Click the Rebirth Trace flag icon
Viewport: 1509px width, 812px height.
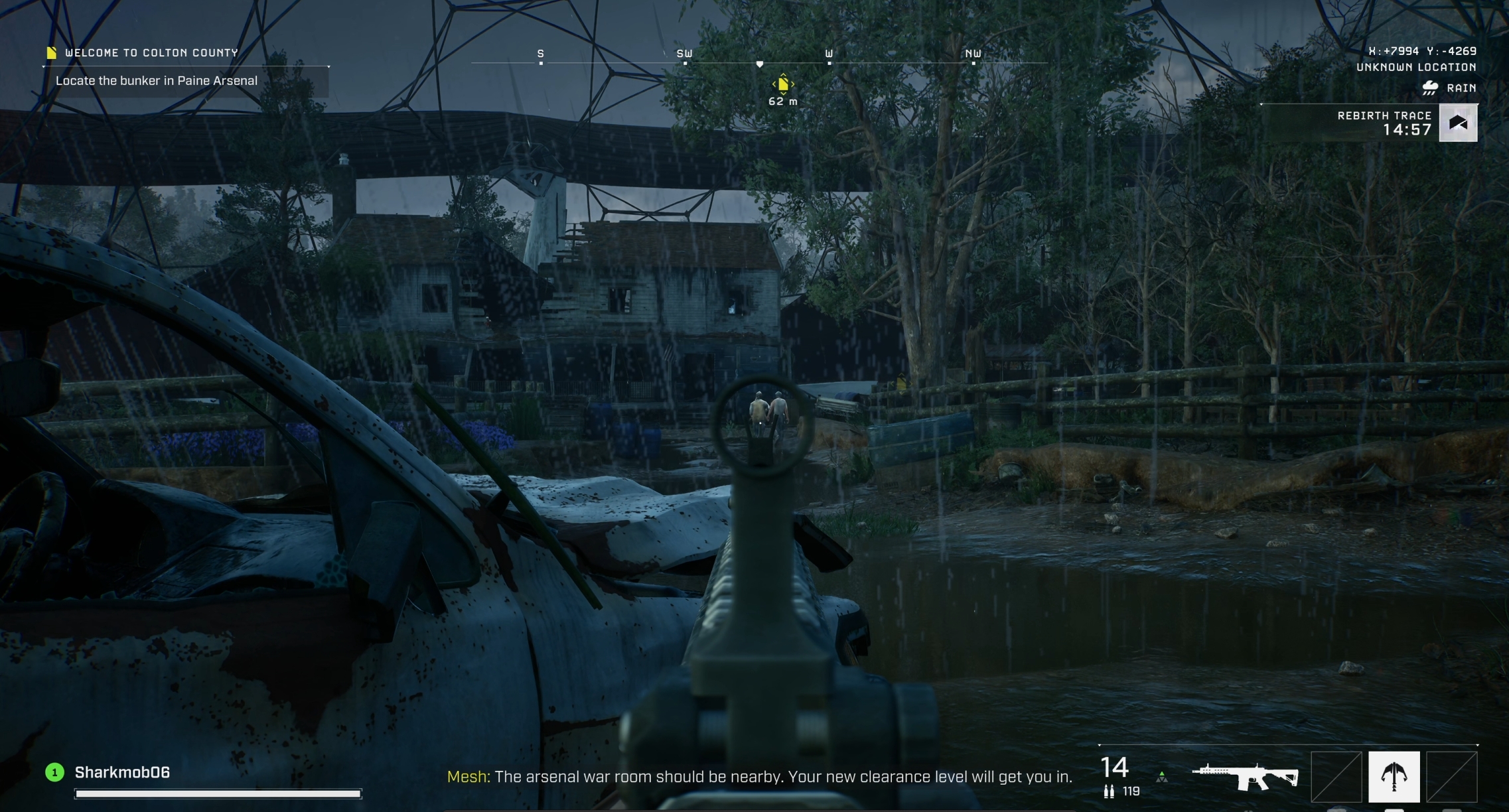pos(1458,123)
